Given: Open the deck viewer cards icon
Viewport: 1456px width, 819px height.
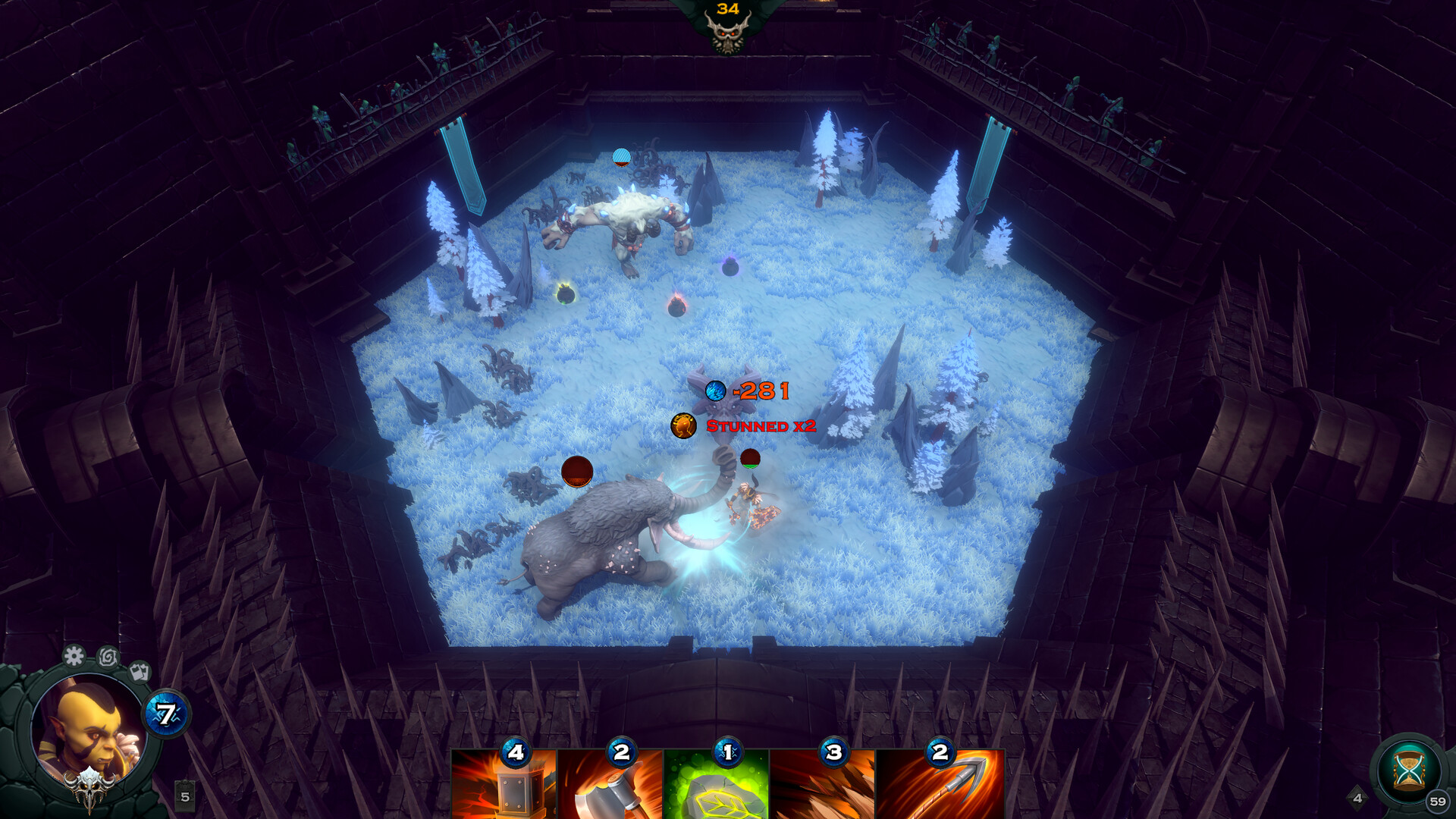Looking at the screenshot, I should (x=138, y=672).
